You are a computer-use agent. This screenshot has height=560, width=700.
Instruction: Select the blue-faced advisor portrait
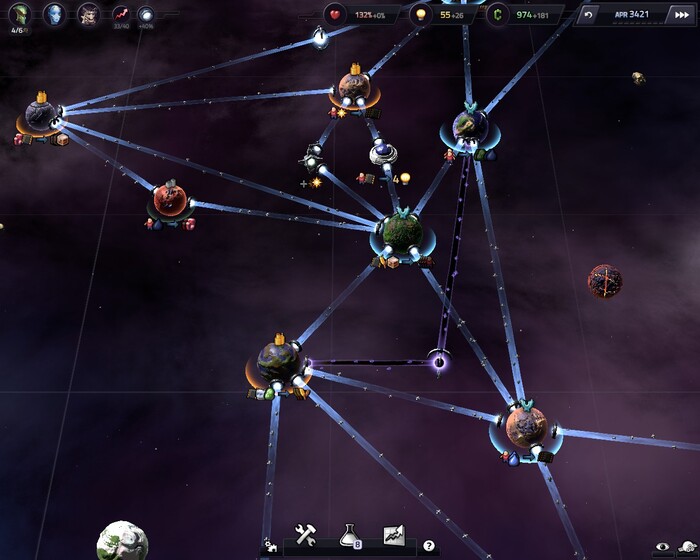click(54, 14)
